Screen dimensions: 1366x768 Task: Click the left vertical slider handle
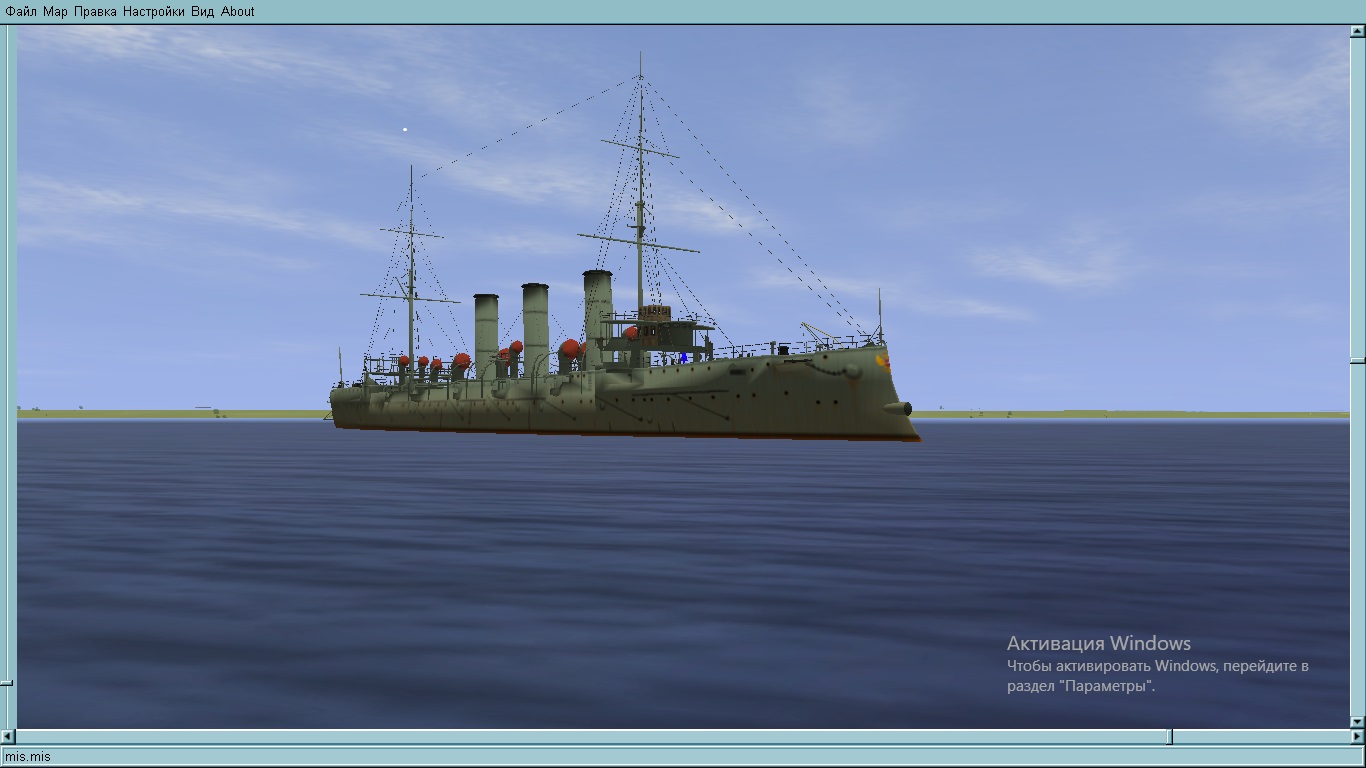(7, 683)
